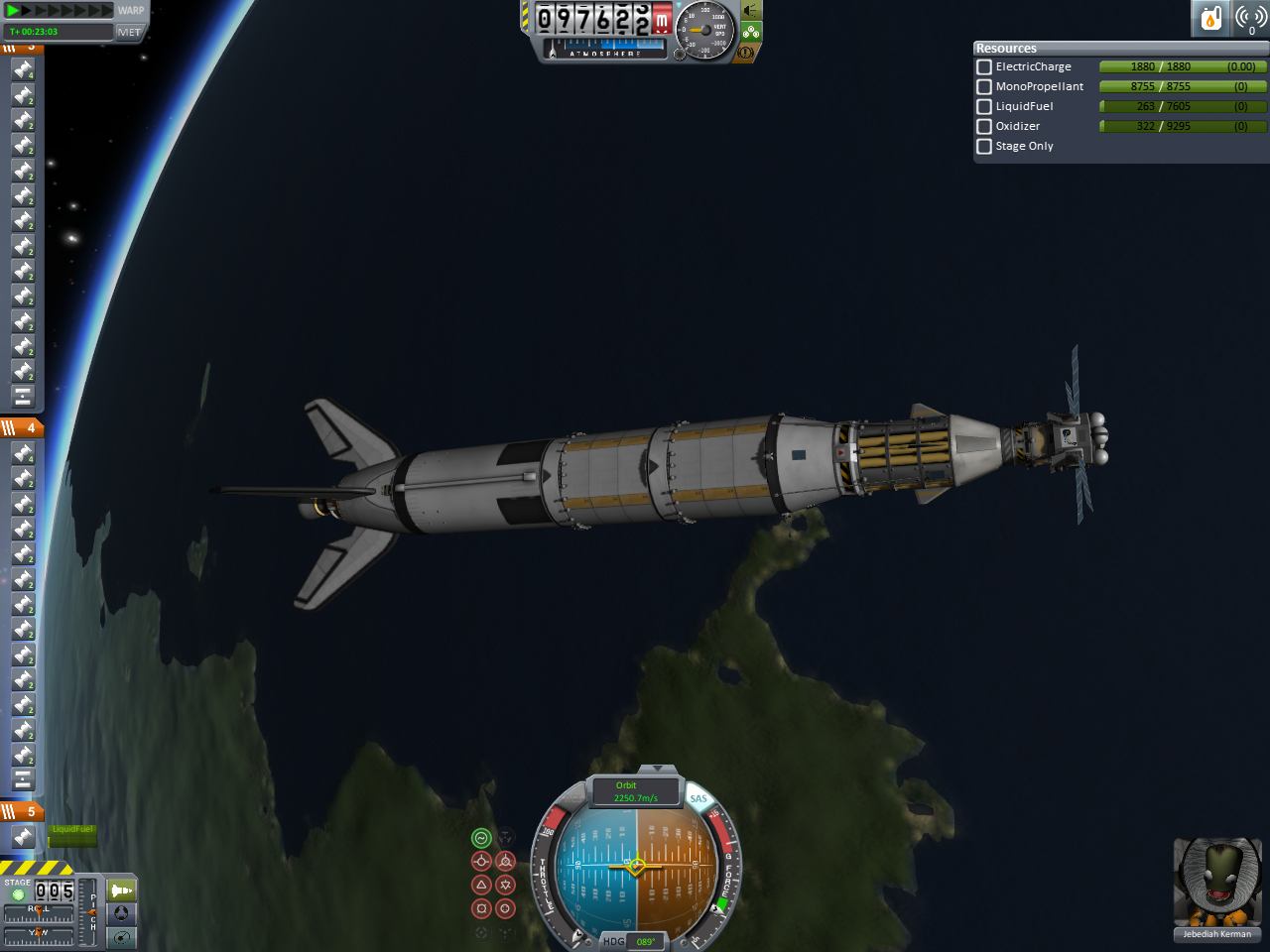Click the green play time-warp arrow
Viewport: 1270px width, 952px height.
[14, 11]
